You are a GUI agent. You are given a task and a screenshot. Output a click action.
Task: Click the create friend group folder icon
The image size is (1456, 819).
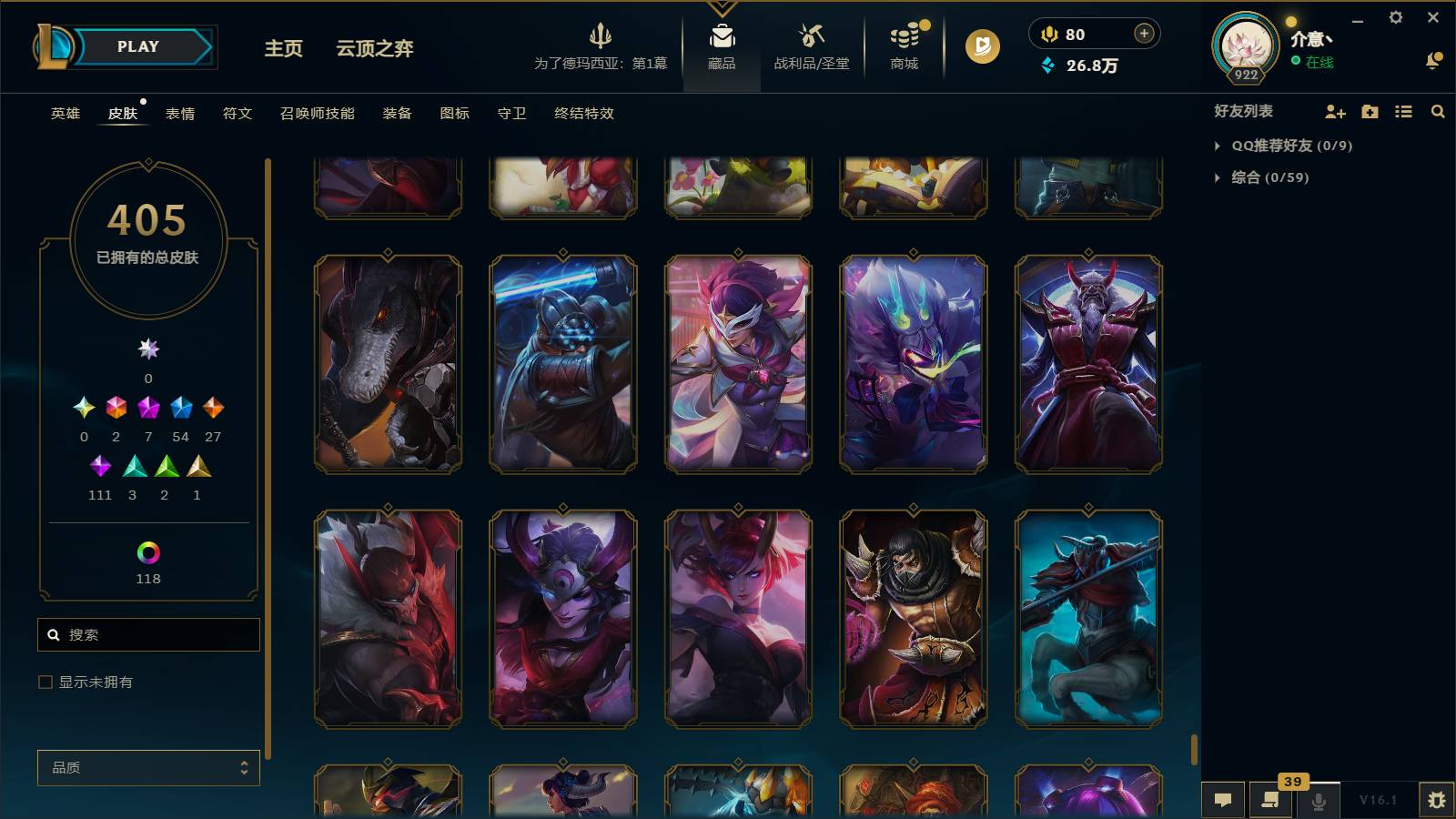pos(1369,111)
